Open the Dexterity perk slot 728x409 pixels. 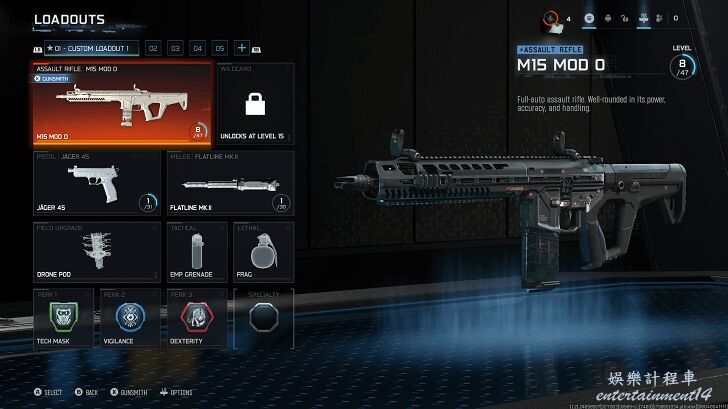pyautogui.click(x=197, y=317)
